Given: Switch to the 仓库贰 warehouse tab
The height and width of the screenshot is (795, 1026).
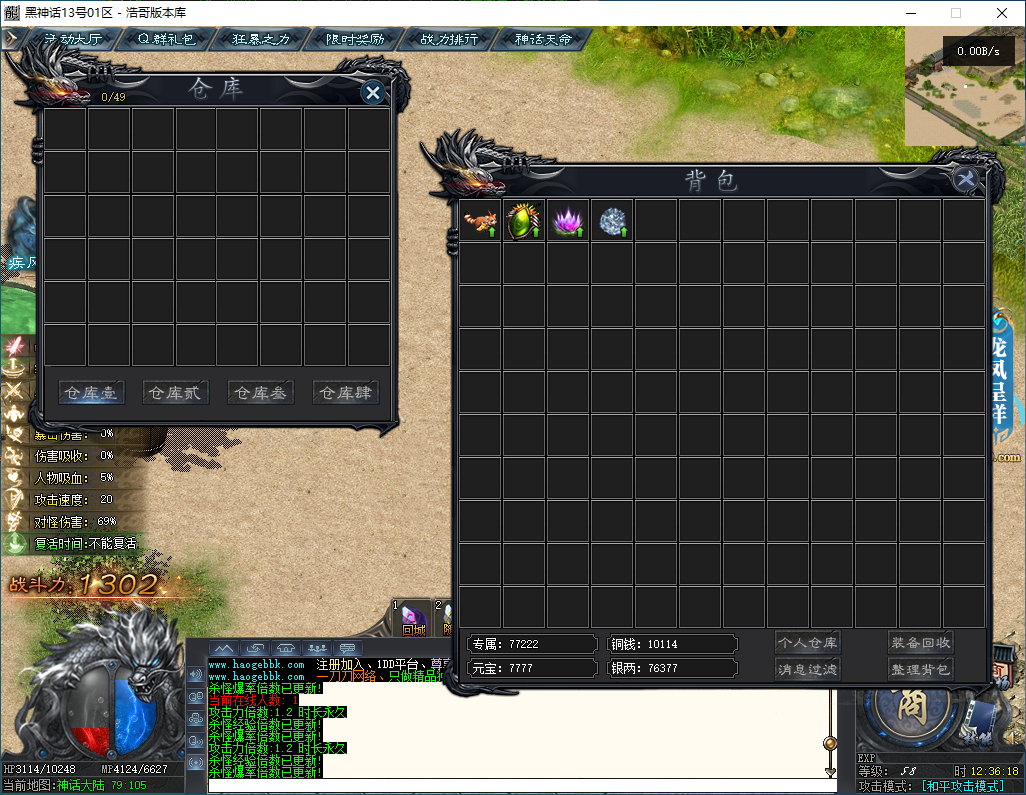Looking at the screenshot, I should (x=175, y=393).
